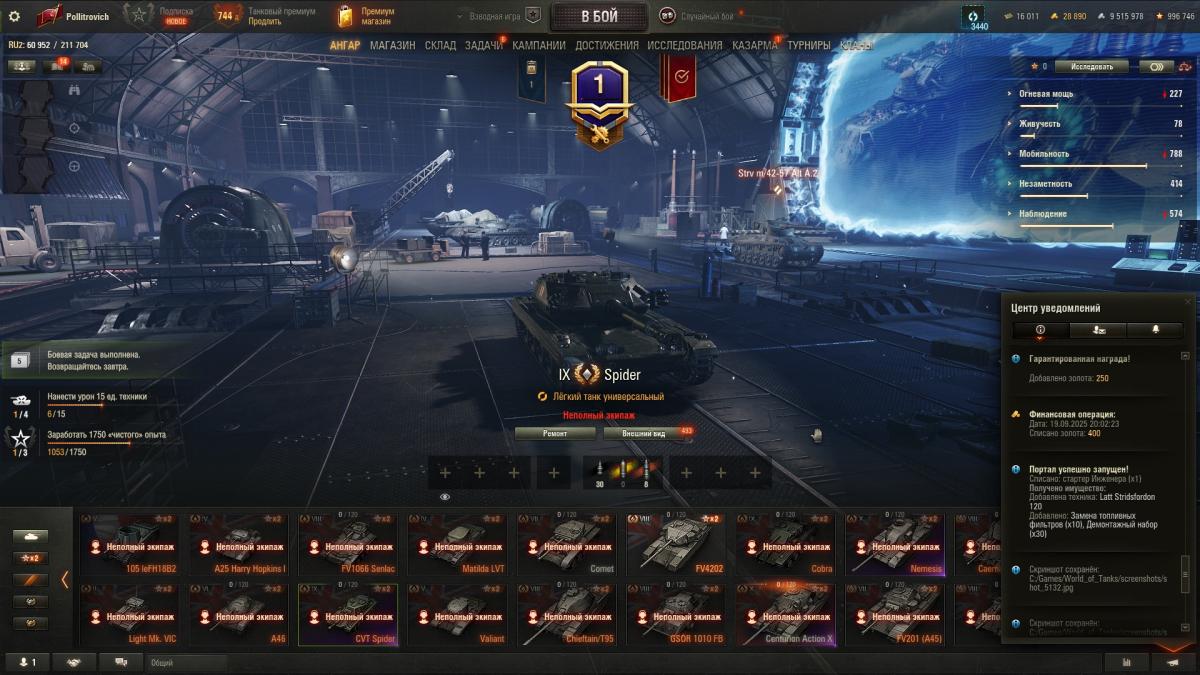The height and width of the screenshot is (675, 1200).
Task: Start battle with the В БОЙ button
Action: 599,16
